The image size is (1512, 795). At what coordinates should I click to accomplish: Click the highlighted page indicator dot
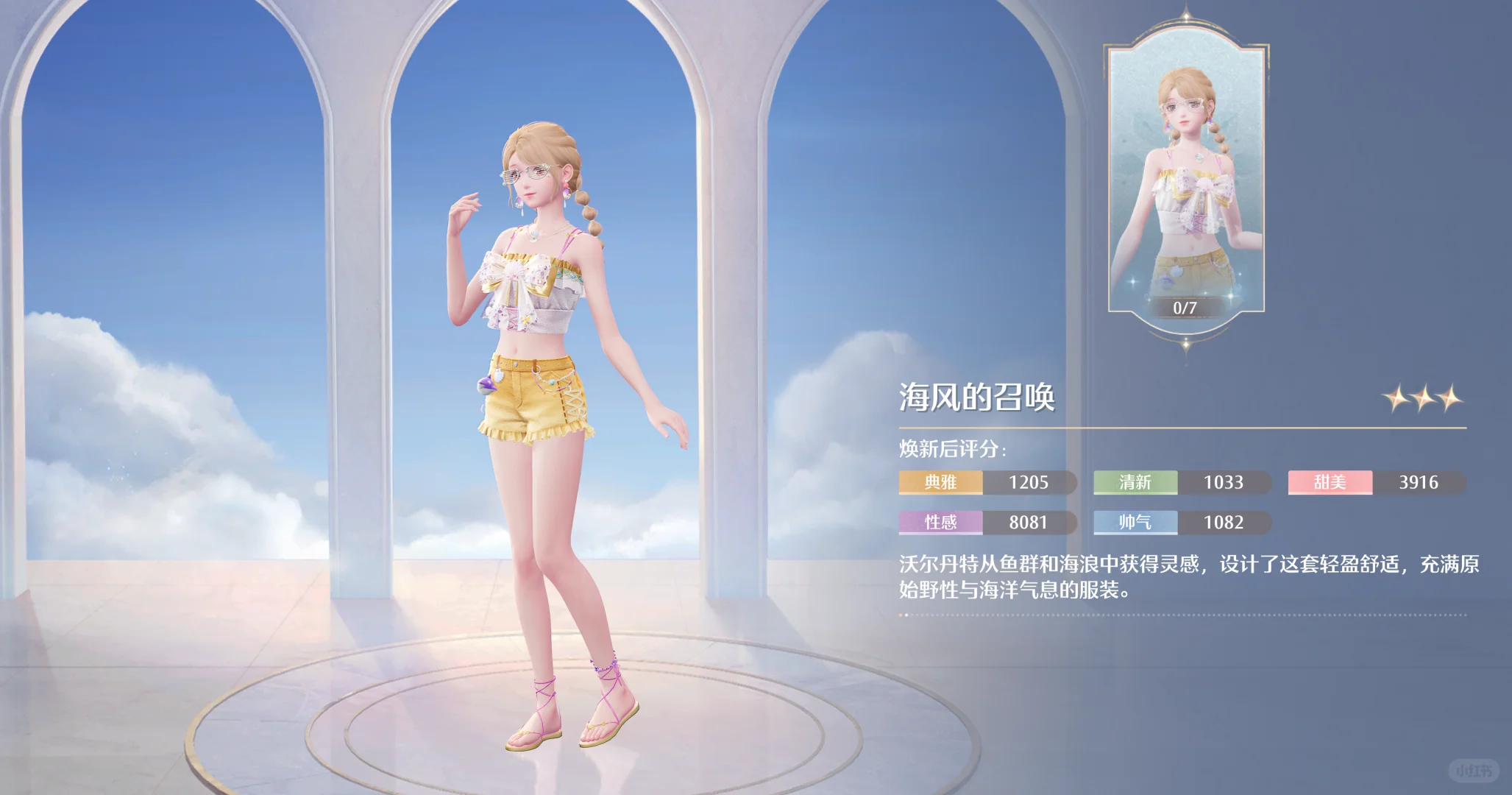tap(901, 615)
